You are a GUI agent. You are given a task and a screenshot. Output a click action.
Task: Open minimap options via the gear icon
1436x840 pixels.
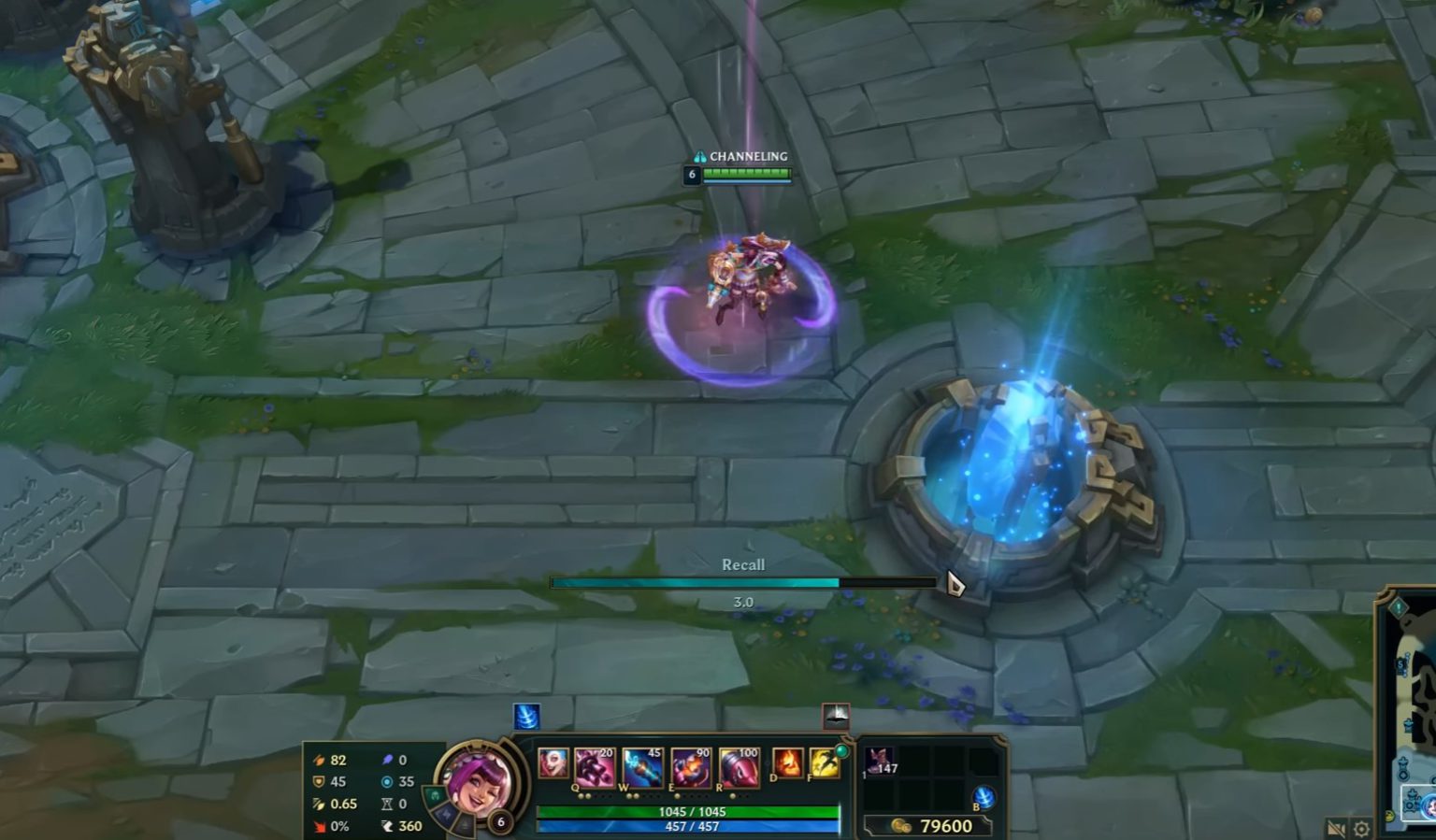point(1360,827)
